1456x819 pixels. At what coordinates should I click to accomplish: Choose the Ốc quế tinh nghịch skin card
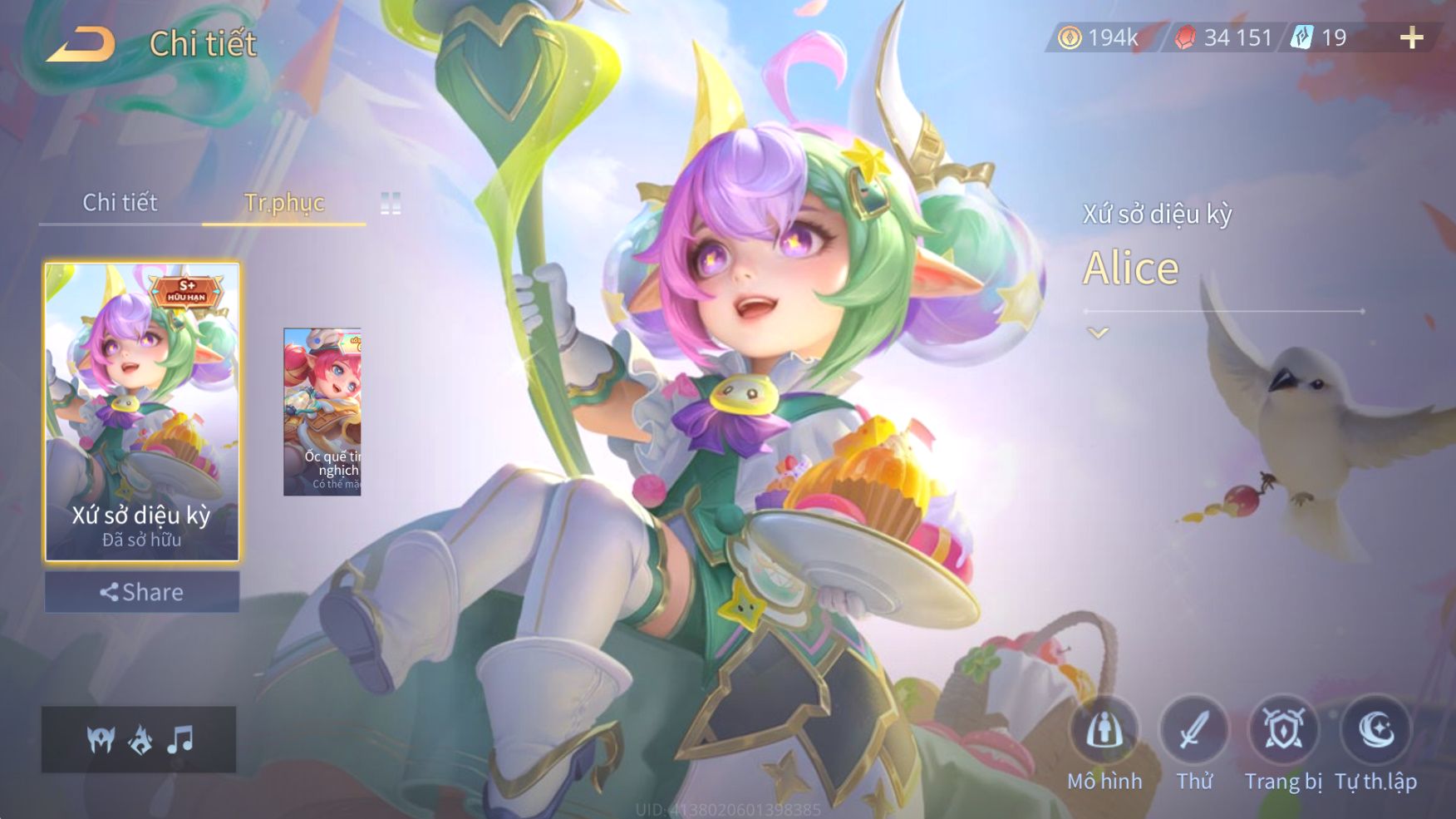click(x=322, y=412)
